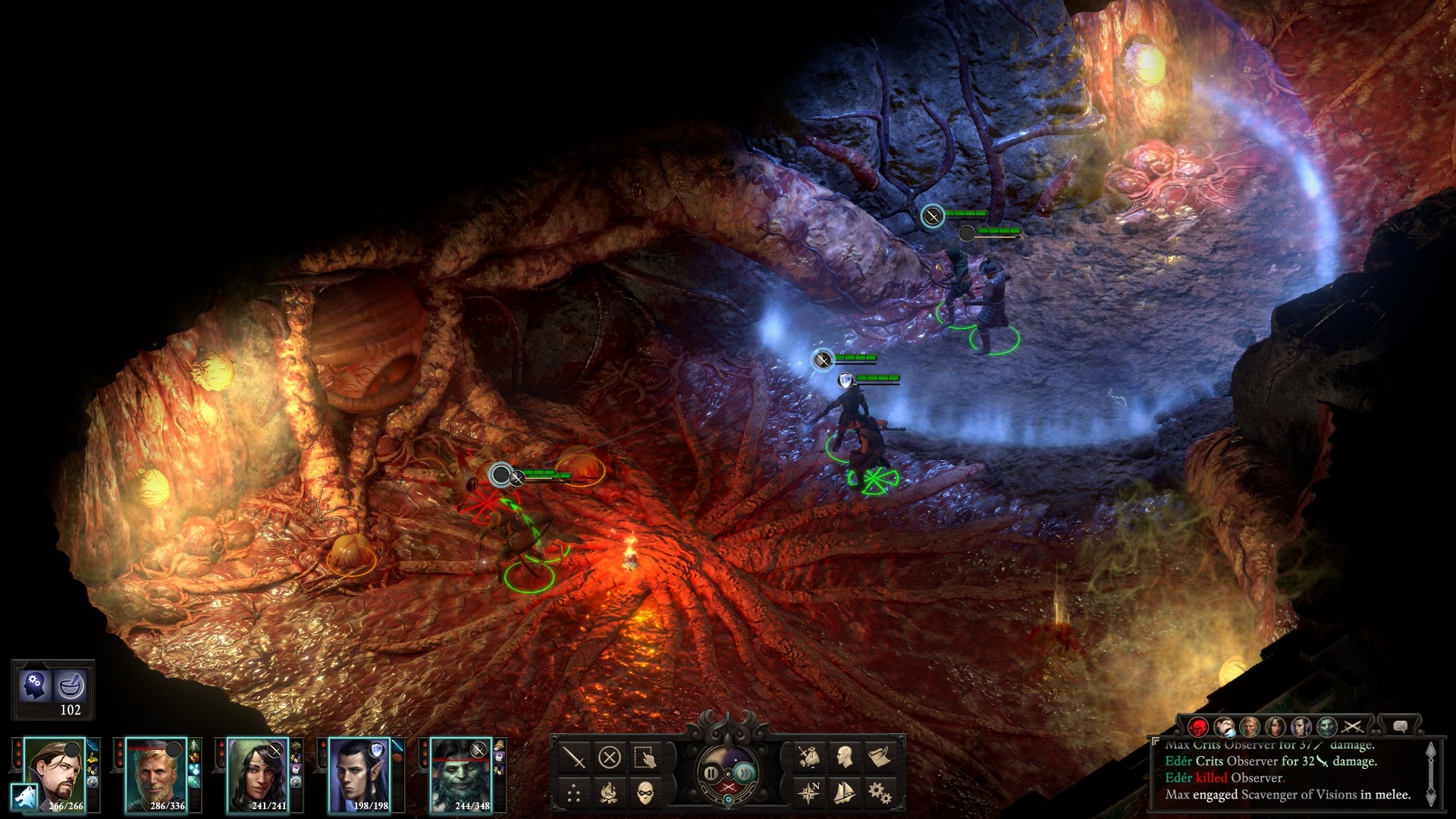1456x819 pixels.
Task: Open the party formation dots button
Action: point(574,793)
